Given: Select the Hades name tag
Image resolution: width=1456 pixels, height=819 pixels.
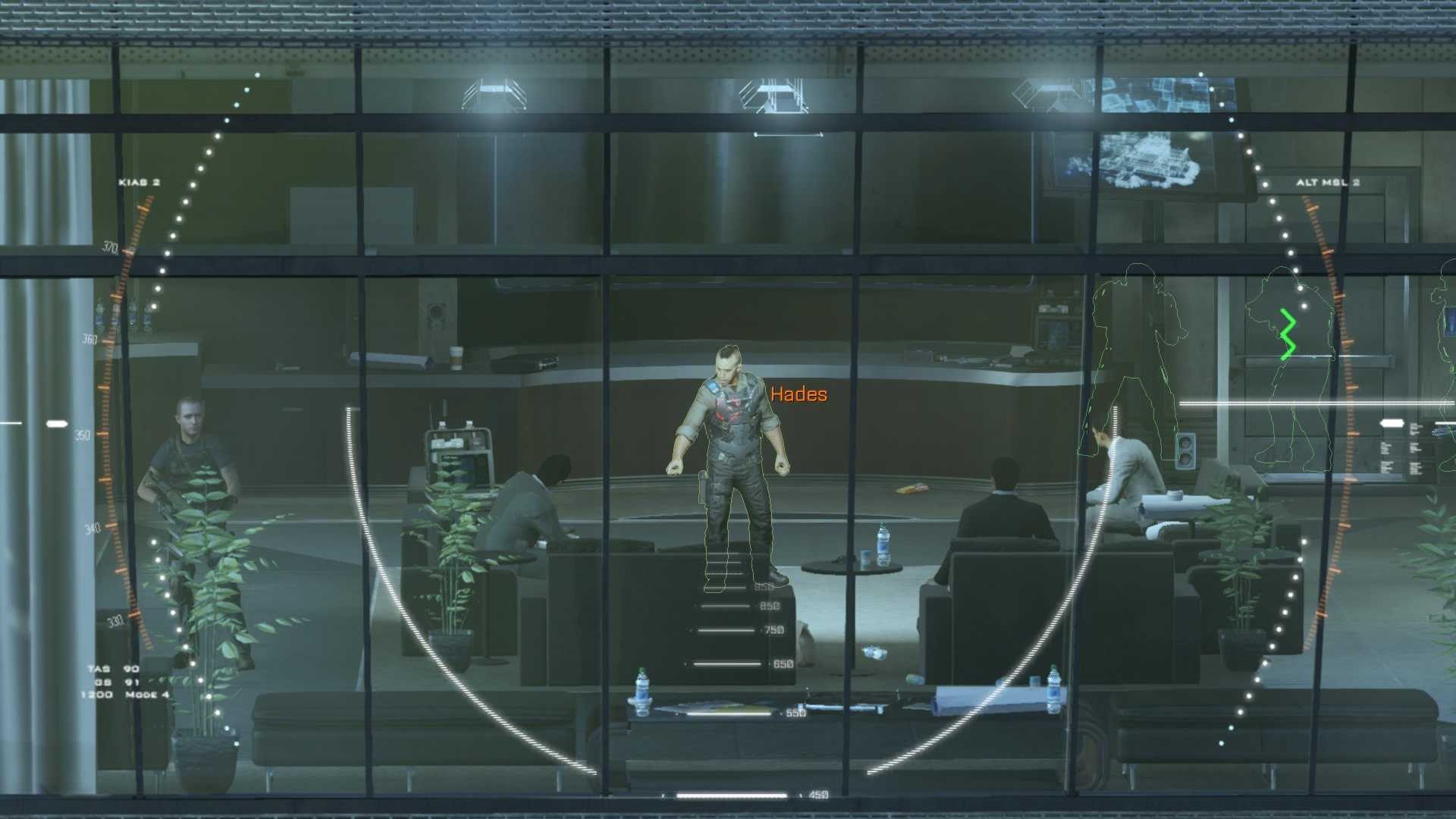Looking at the screenshot, I should click(798, 394).
